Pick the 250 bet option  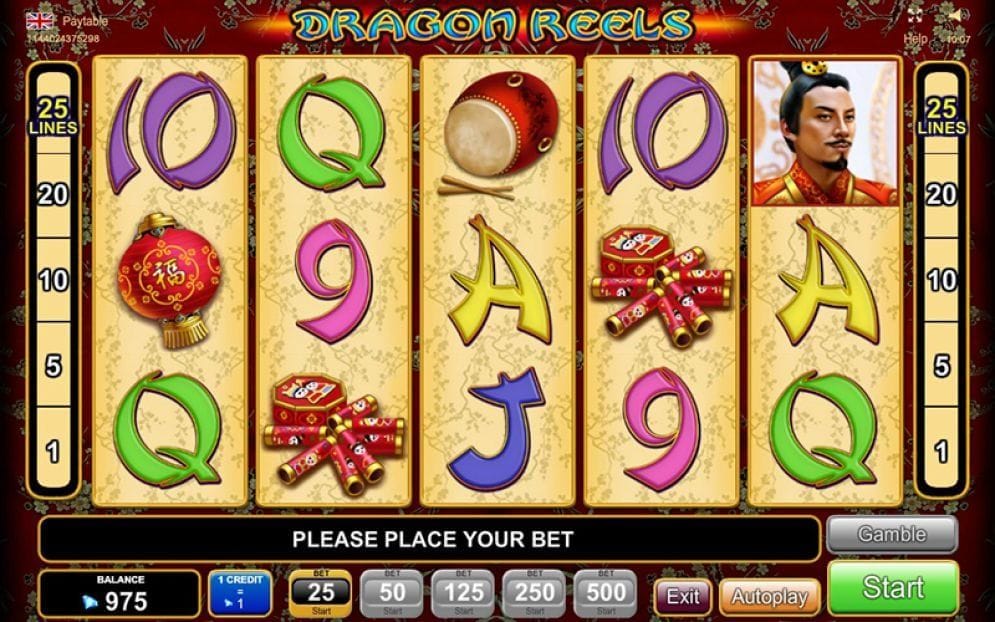(535, 594)
